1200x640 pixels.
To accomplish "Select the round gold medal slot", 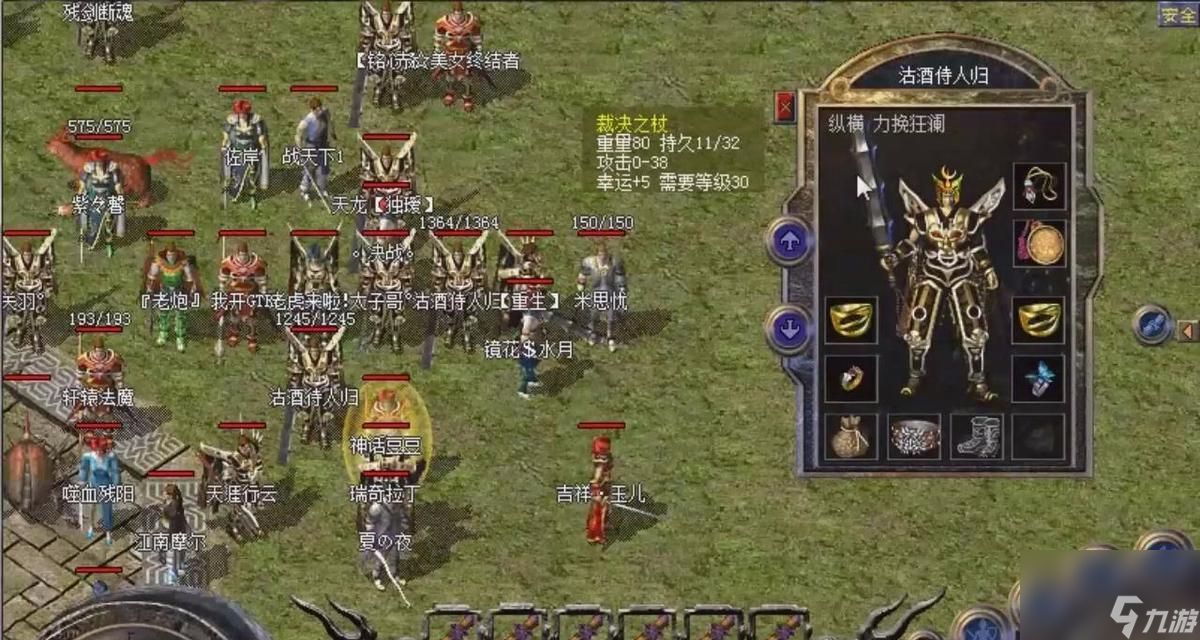I will (1040, 243).
